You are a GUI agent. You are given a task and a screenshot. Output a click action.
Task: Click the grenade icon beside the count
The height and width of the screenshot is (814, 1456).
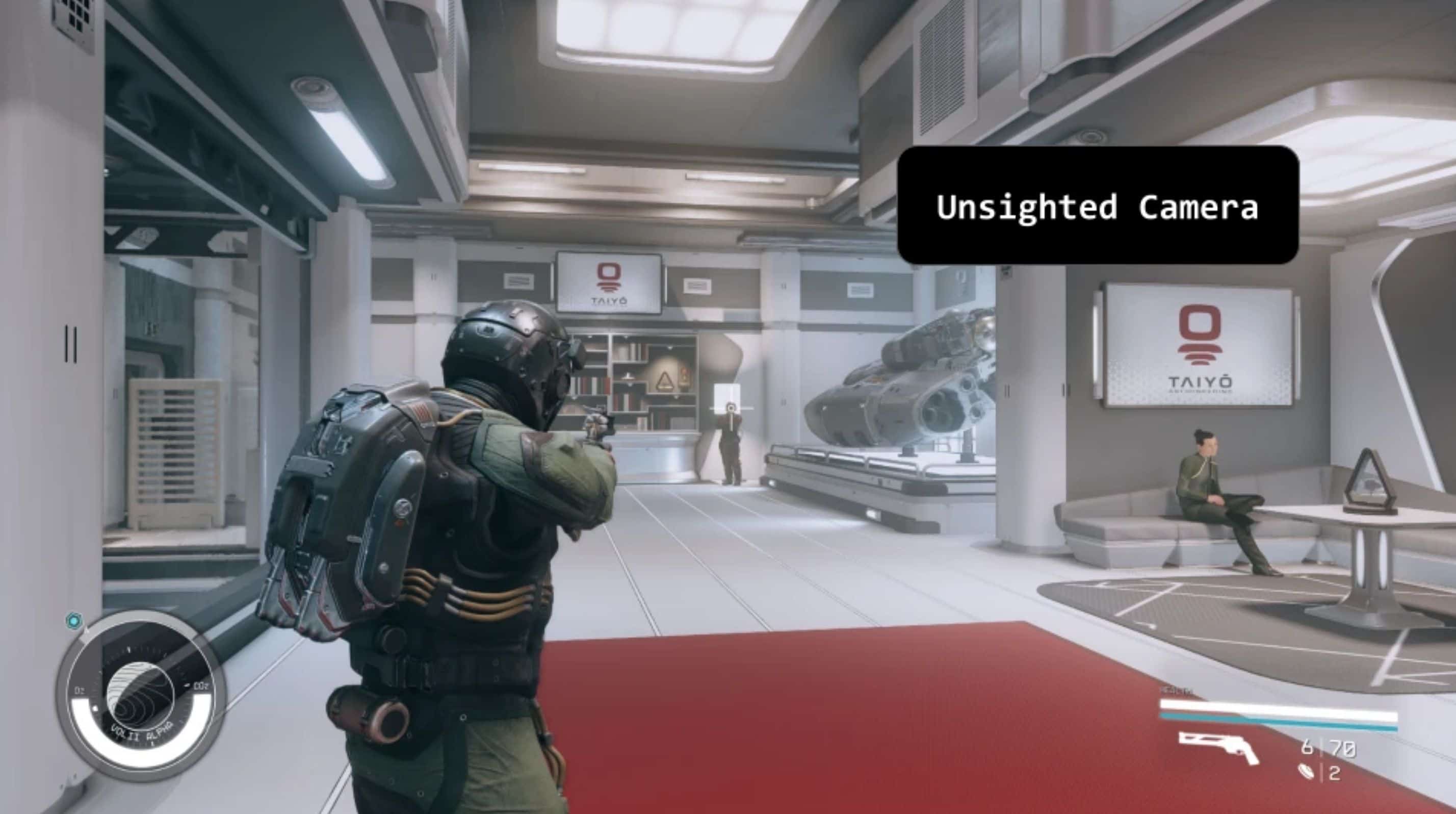(1306, 772)
